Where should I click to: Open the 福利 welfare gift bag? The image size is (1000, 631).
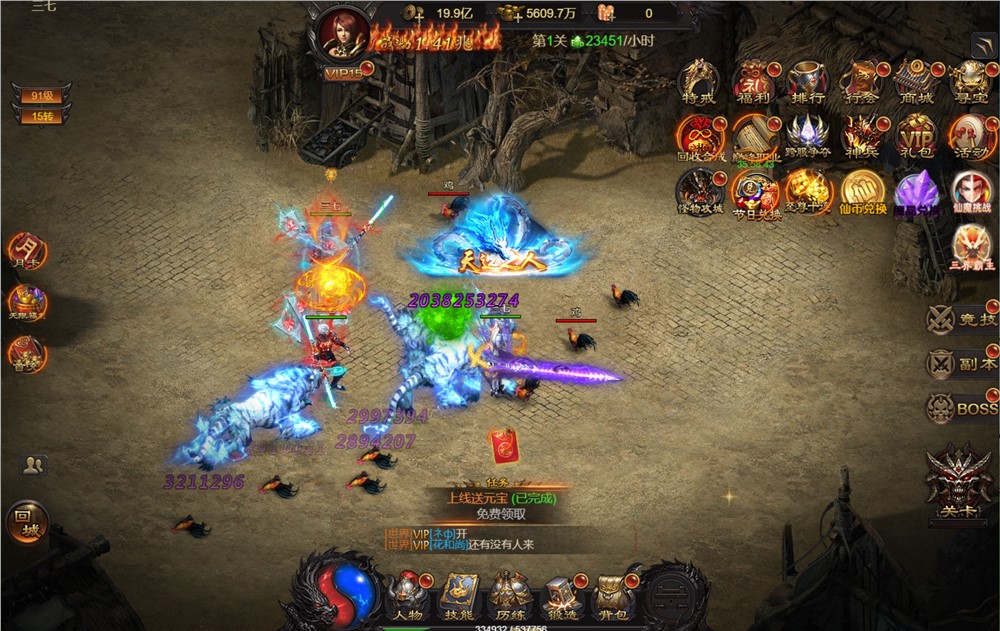(x=753, y=82)
